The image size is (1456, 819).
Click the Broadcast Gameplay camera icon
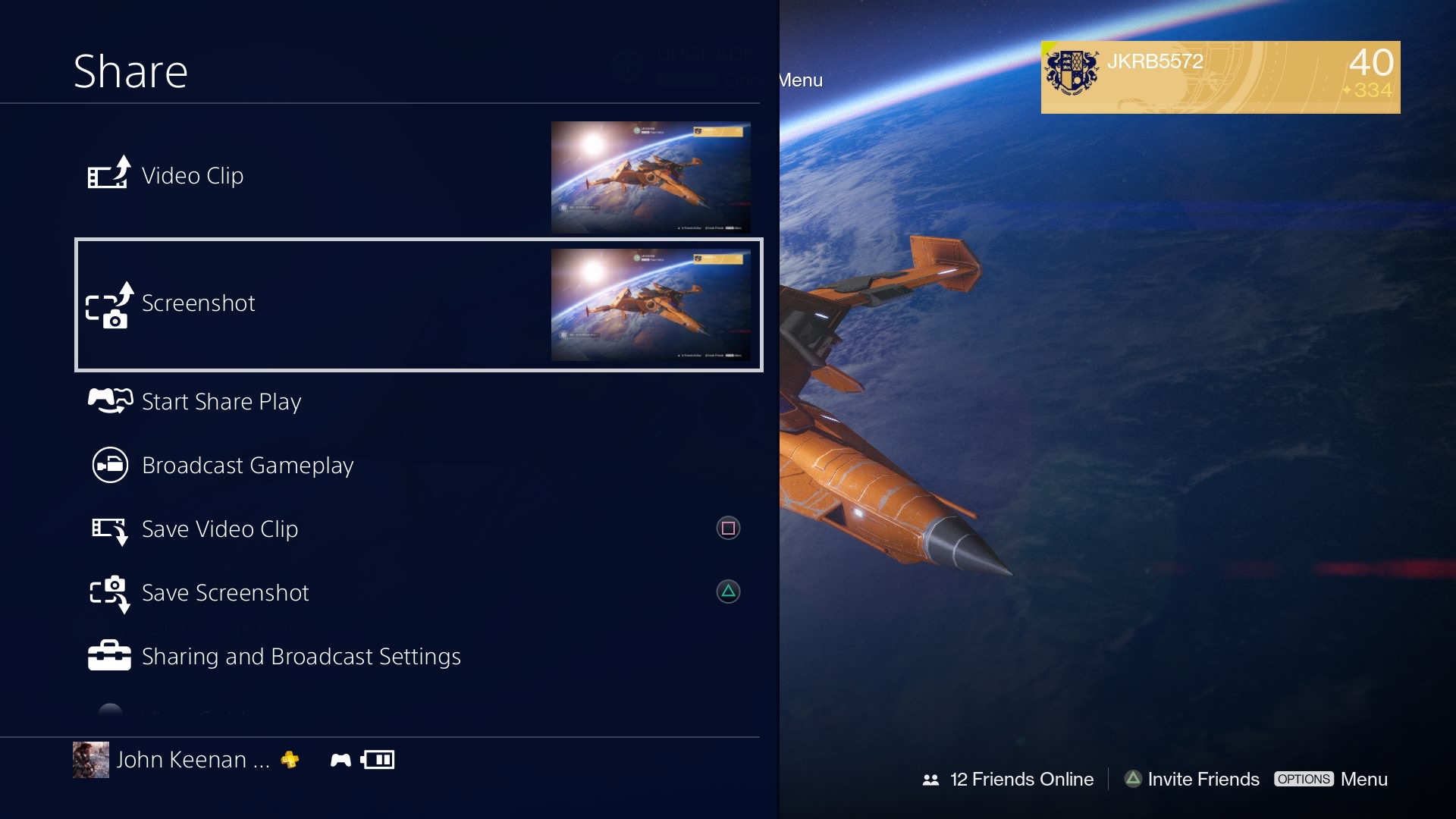point(108,465)
